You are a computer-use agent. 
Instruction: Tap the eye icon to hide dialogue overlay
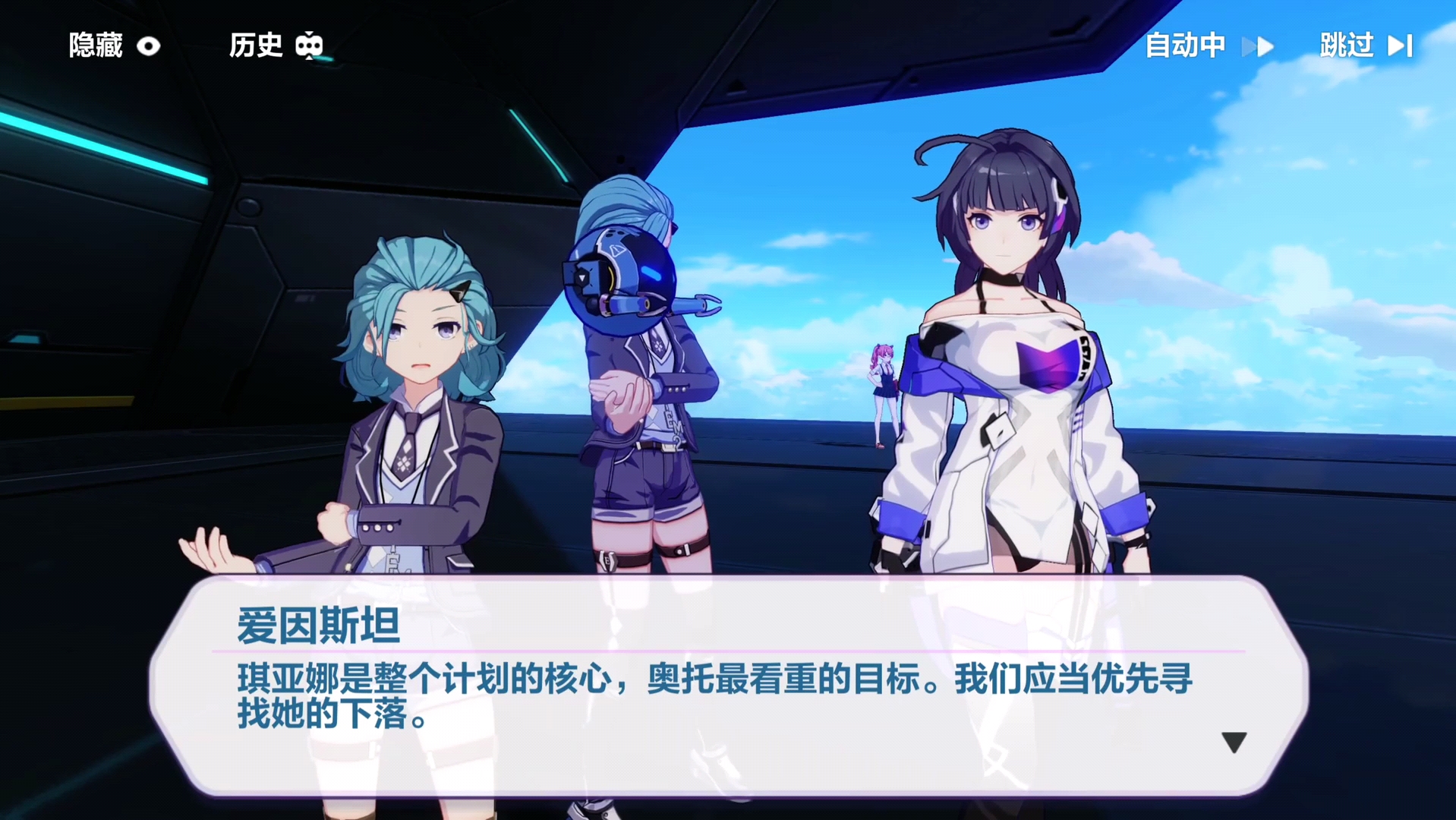[150, 46]
